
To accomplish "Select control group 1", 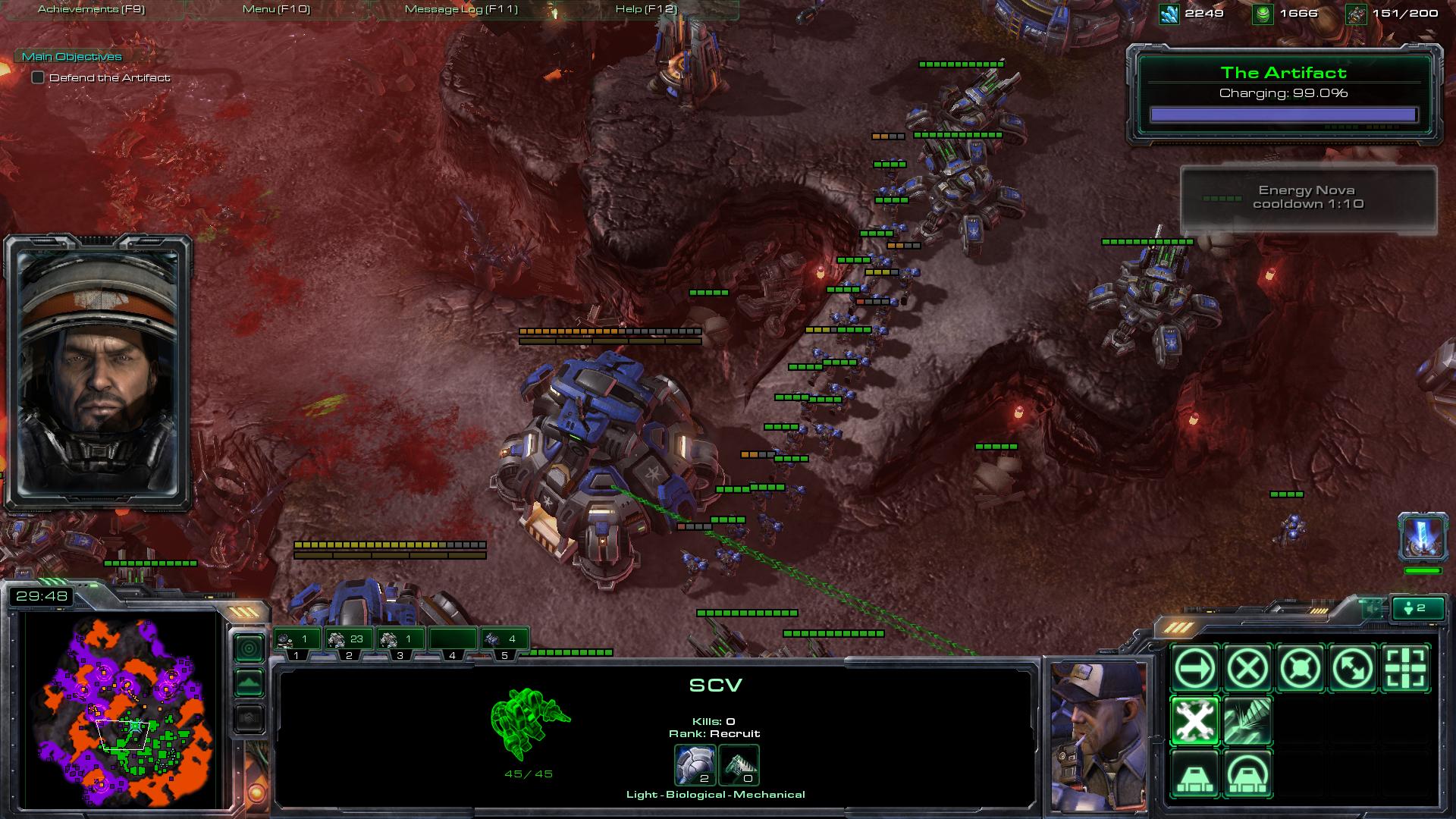I will tap(297, 640).
